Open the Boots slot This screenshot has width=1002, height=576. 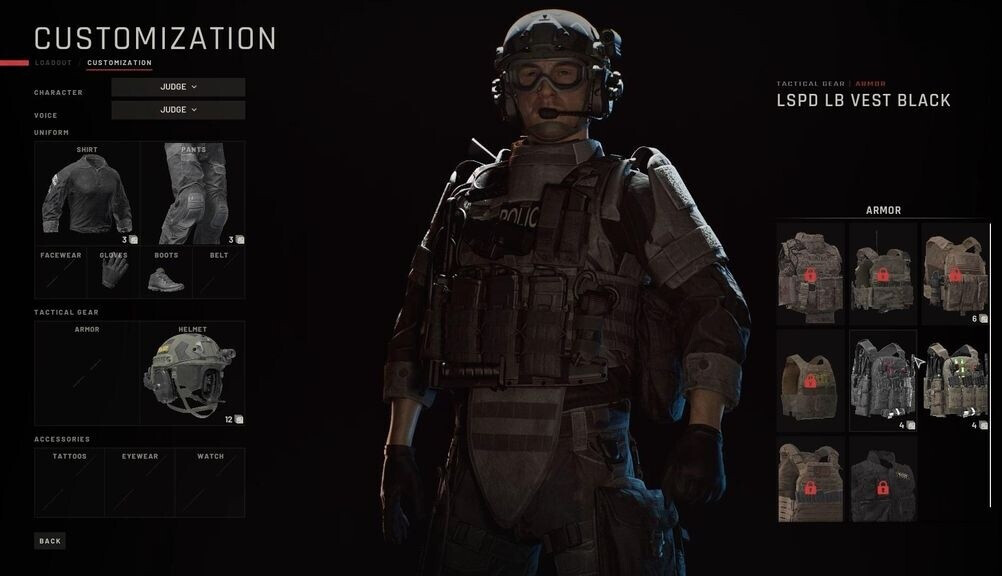pyautogui.click(x=166, y=273)
